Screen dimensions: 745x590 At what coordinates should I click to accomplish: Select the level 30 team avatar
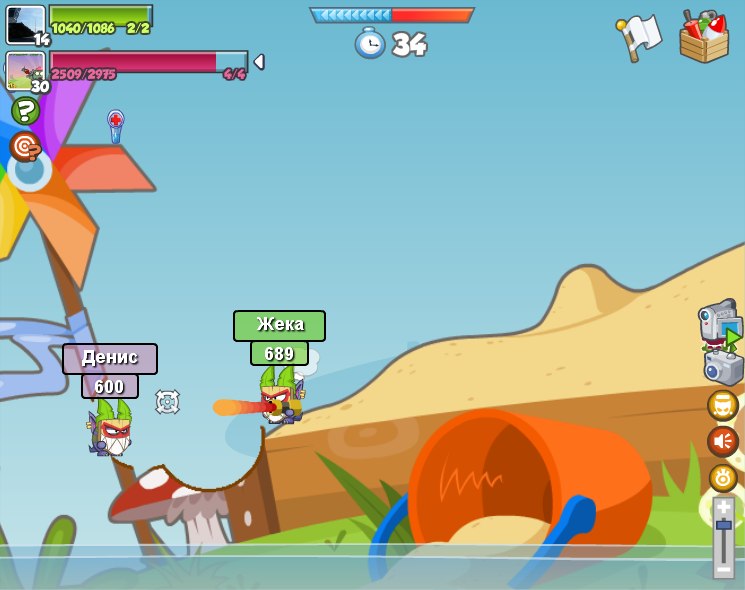25,71
